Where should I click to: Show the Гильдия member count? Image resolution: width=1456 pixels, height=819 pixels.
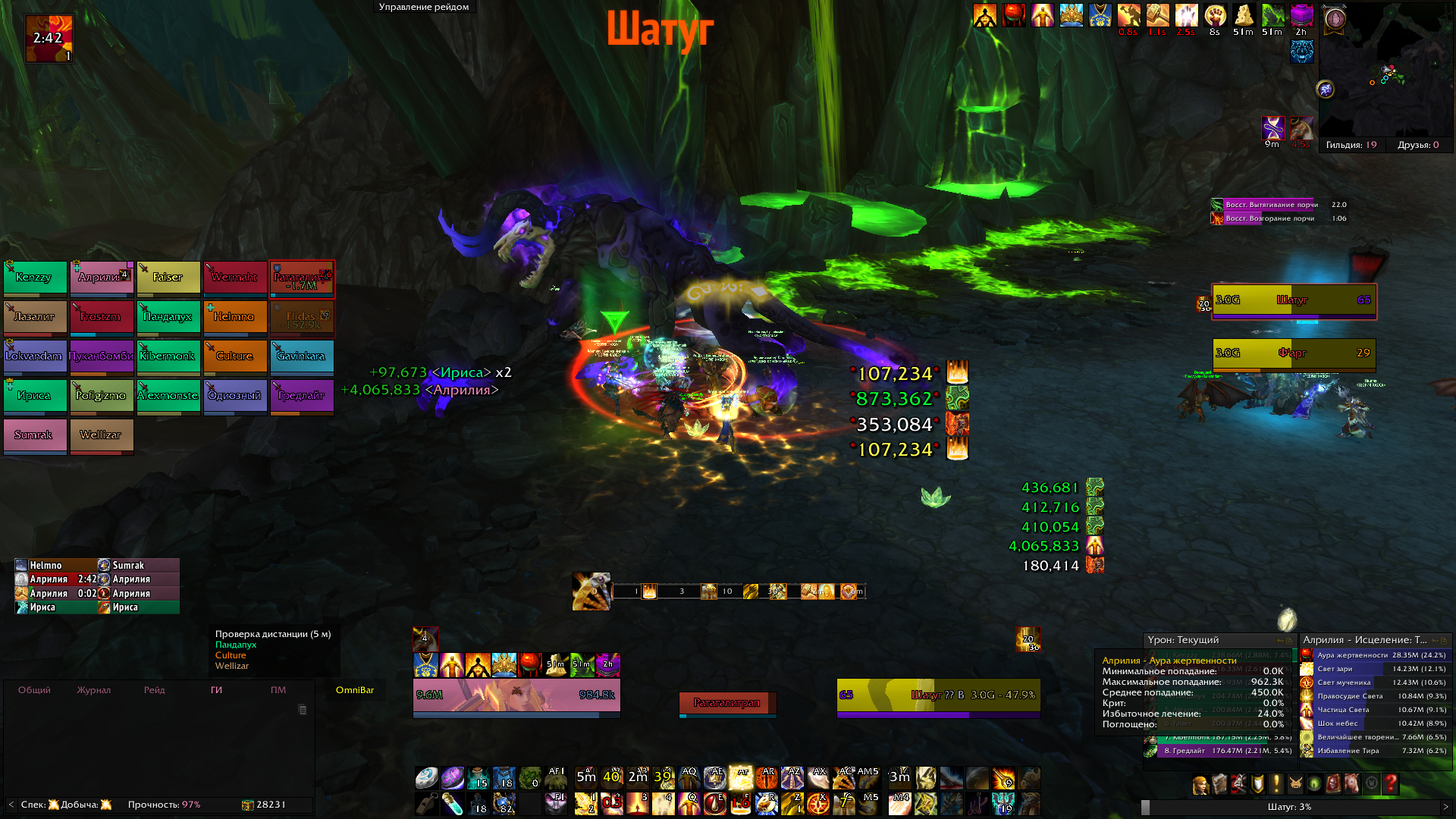(1351, 145)
